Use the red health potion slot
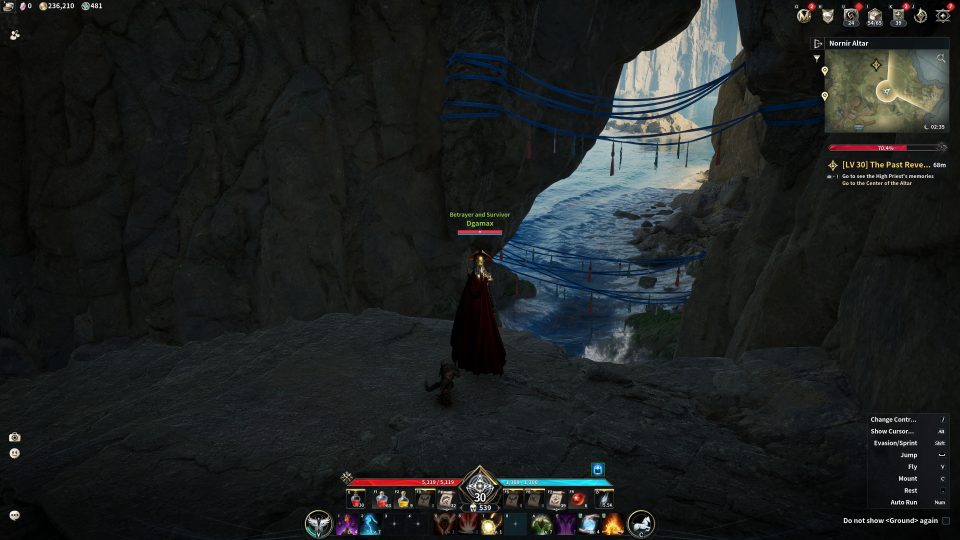 point(356,500)
